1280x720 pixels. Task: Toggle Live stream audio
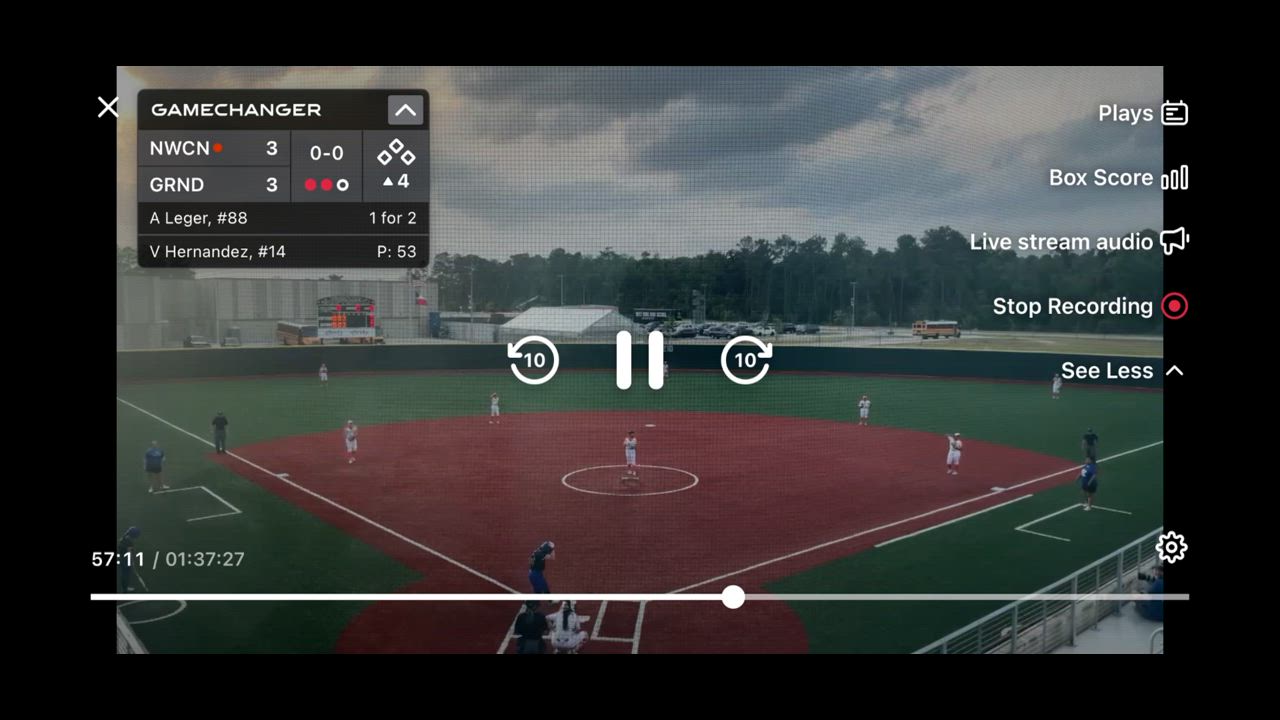tap(1079, 242)
